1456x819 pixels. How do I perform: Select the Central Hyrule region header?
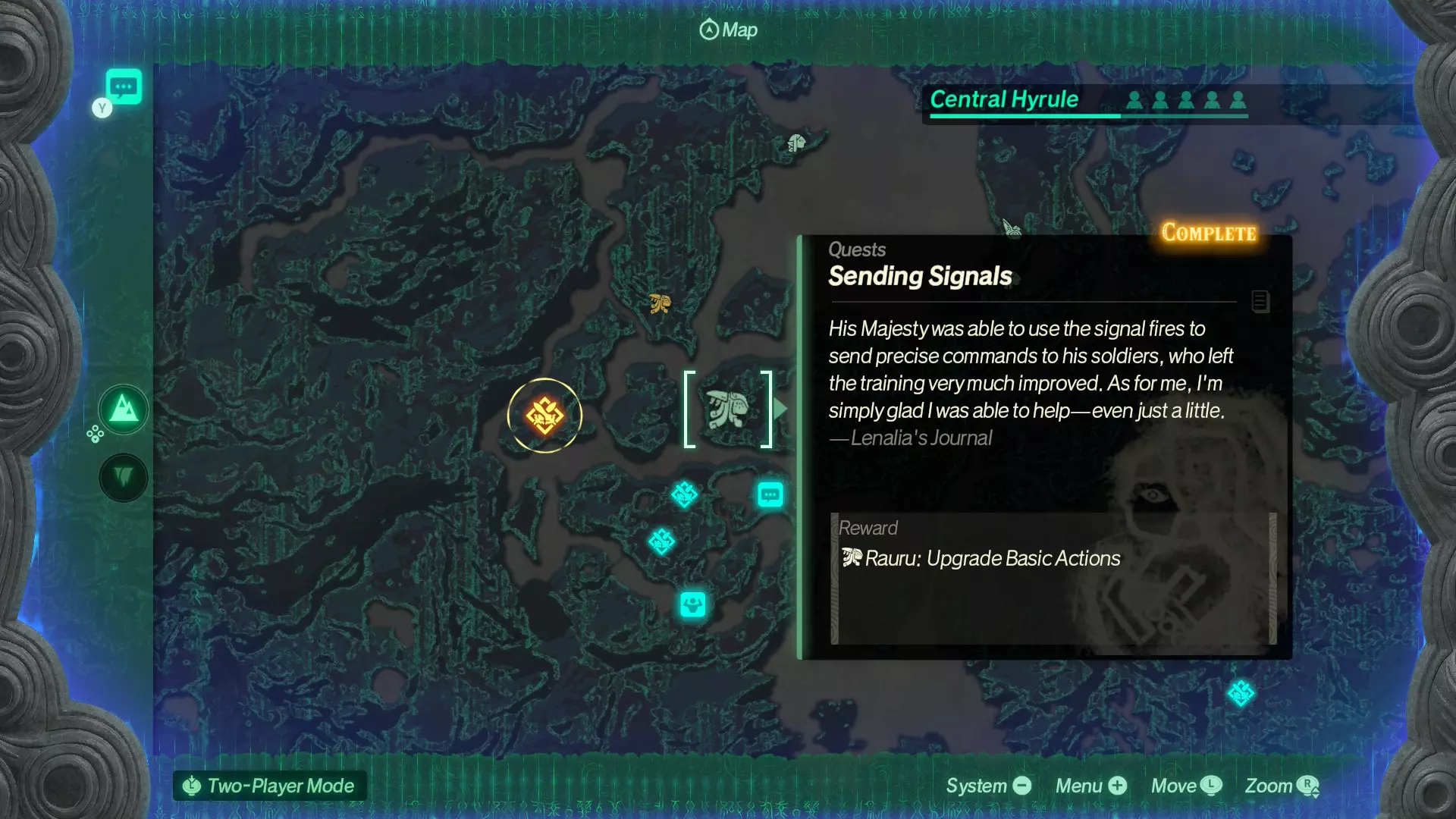pyautogui.click(x=1004, y=99)
